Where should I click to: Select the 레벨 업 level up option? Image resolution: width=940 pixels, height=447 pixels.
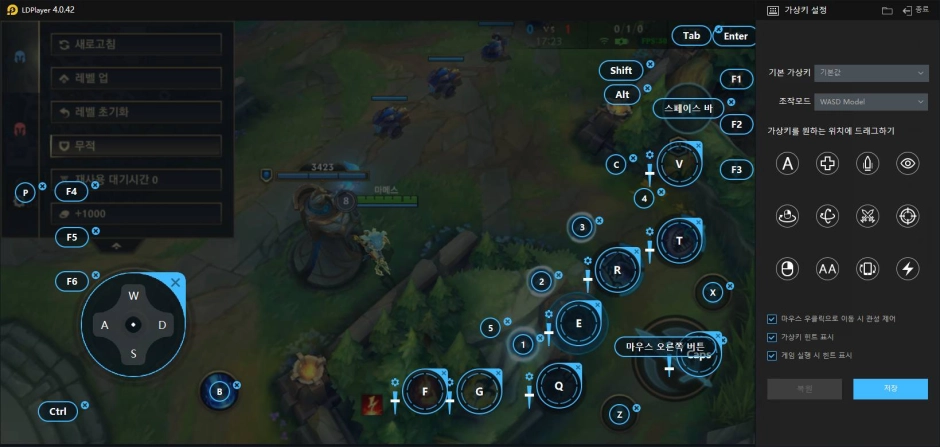click(135, 78)
